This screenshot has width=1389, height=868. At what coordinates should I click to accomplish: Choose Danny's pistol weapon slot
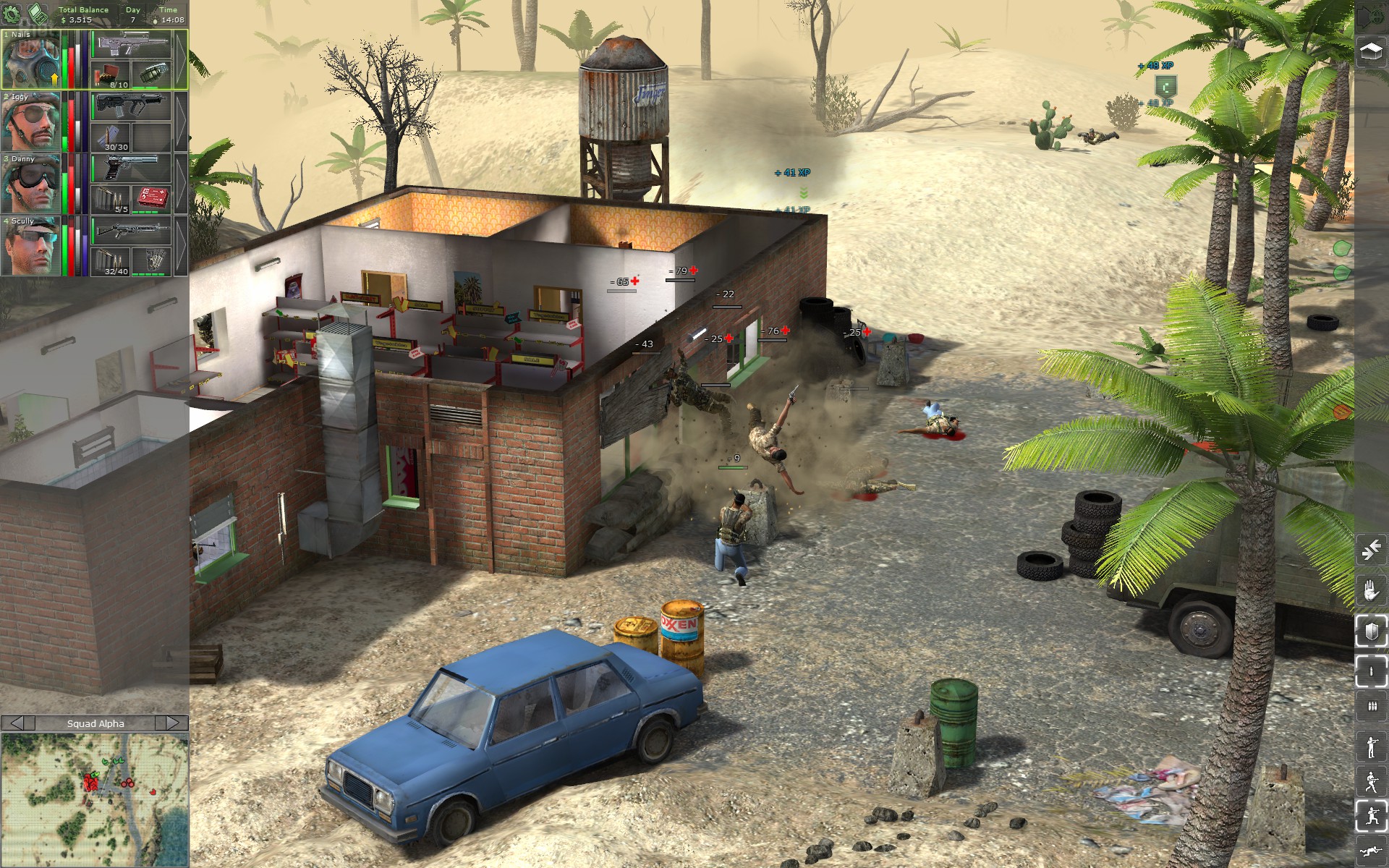pyautogui.click(x=131, y=169)
